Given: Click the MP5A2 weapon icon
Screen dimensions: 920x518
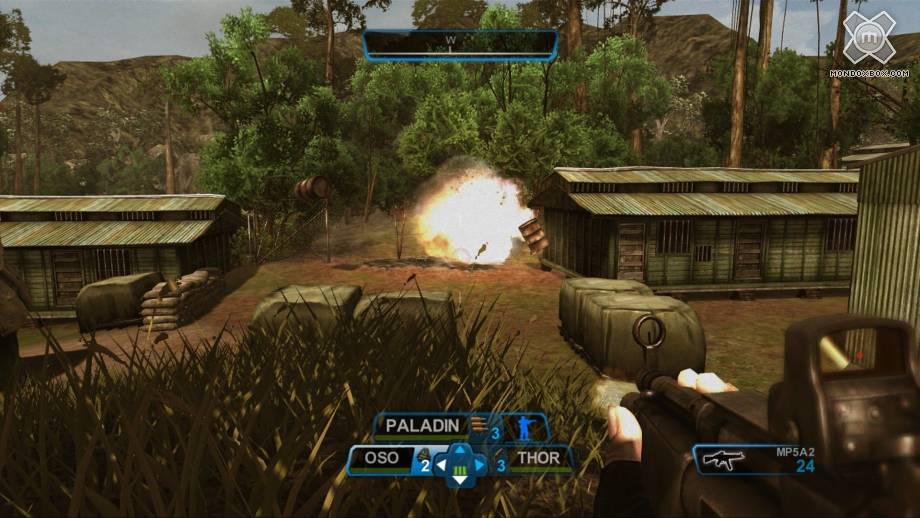Looking at the screenshot, I should 722,460.
